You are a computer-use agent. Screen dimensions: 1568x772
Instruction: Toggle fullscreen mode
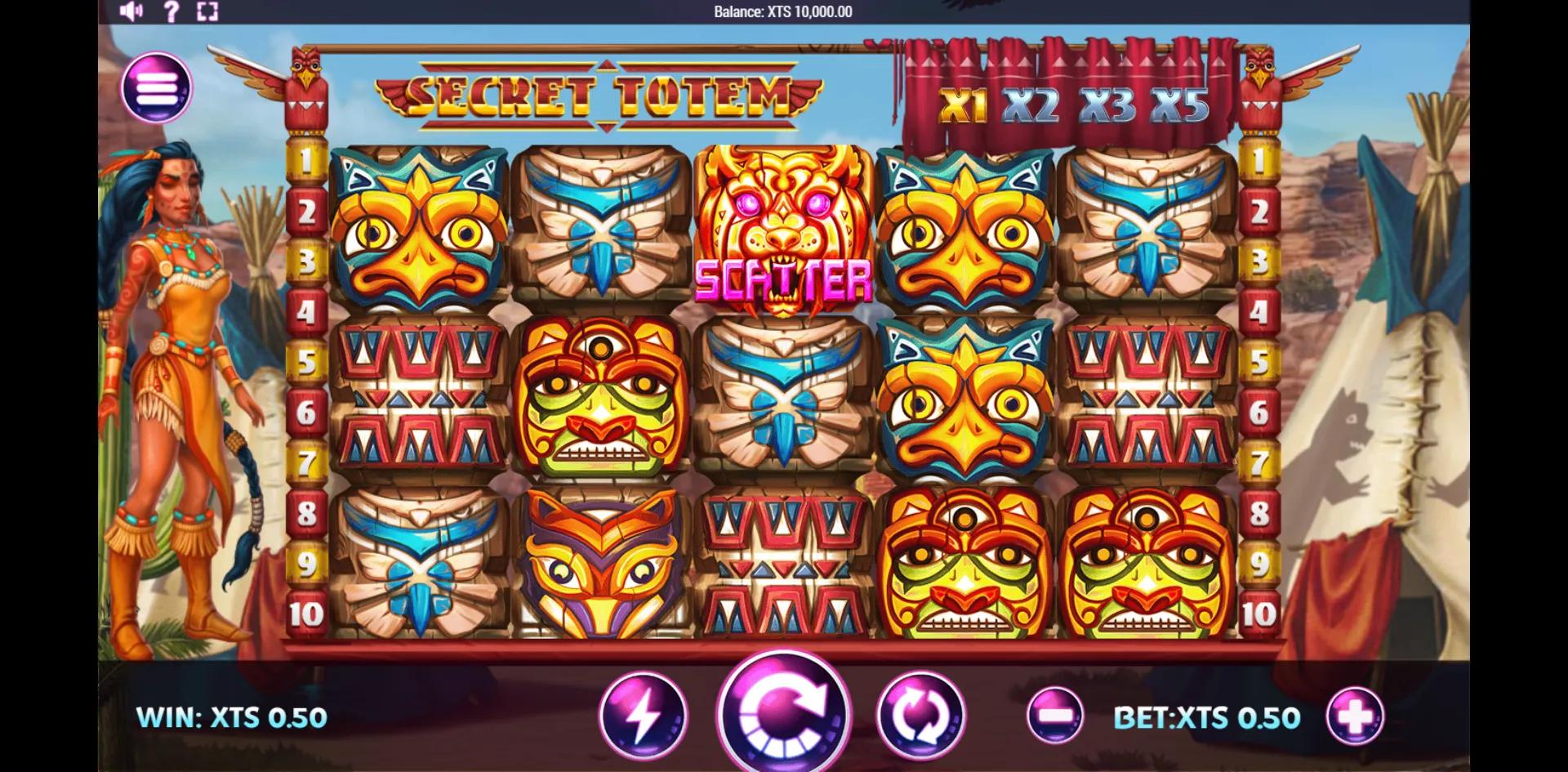tap(209, 11)
